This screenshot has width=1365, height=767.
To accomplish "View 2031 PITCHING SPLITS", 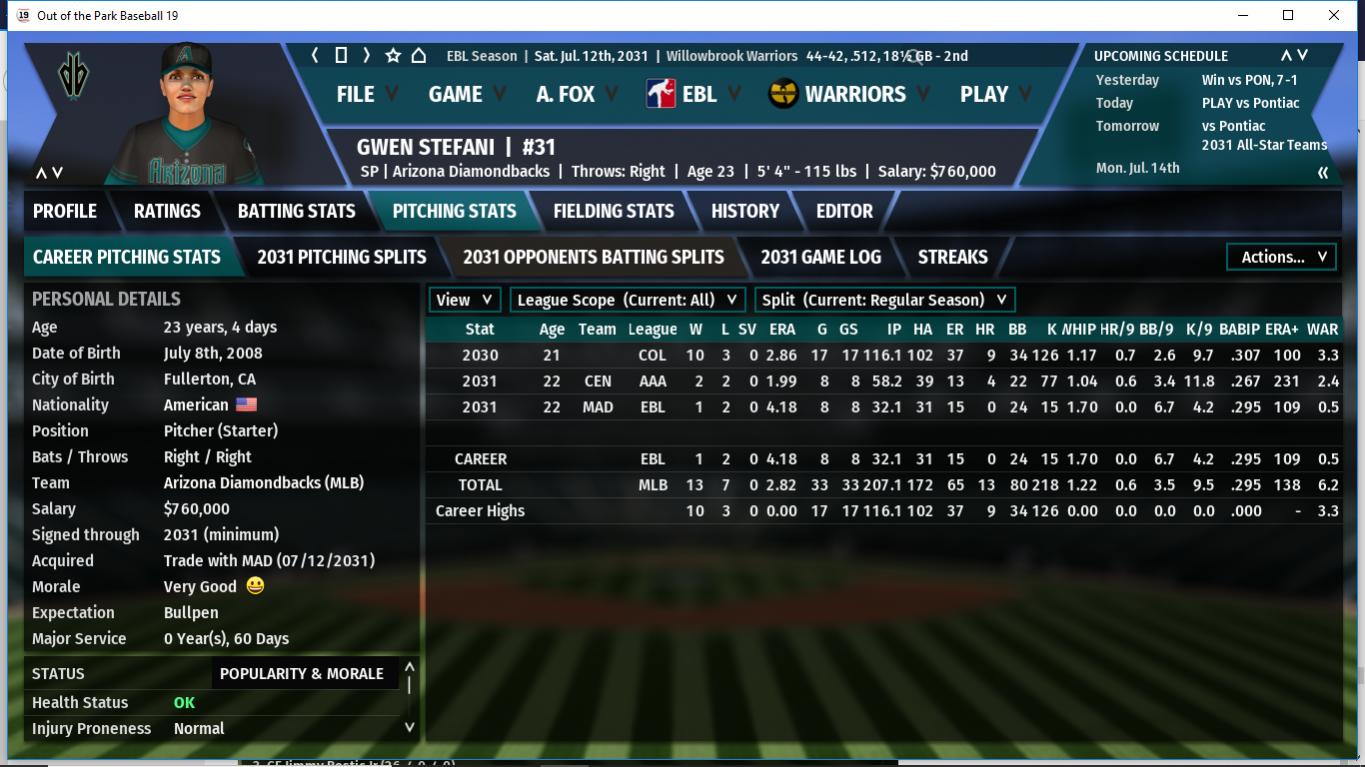I will point(341,257).
